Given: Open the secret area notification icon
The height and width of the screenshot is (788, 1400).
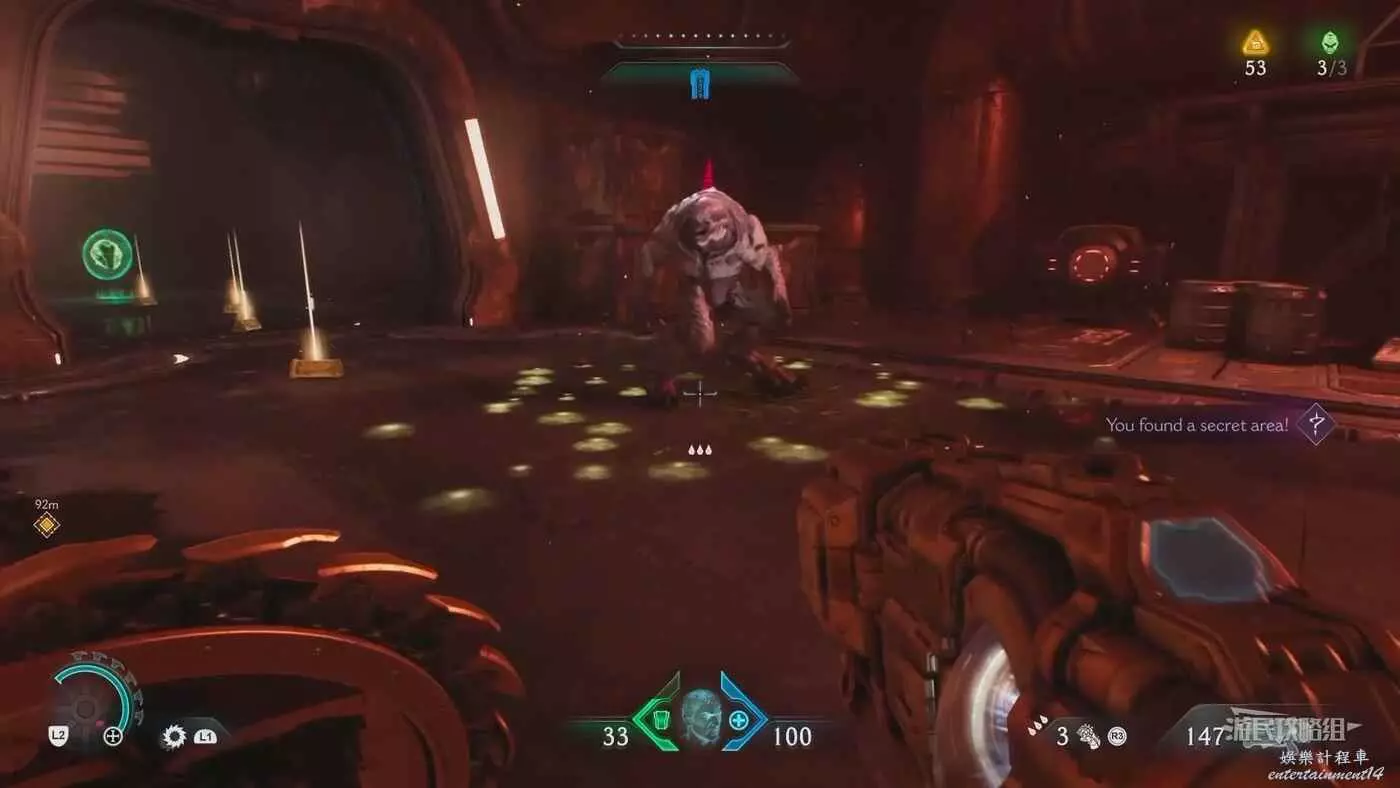Looking at the screenshot, I should [x=1317, y=424].
